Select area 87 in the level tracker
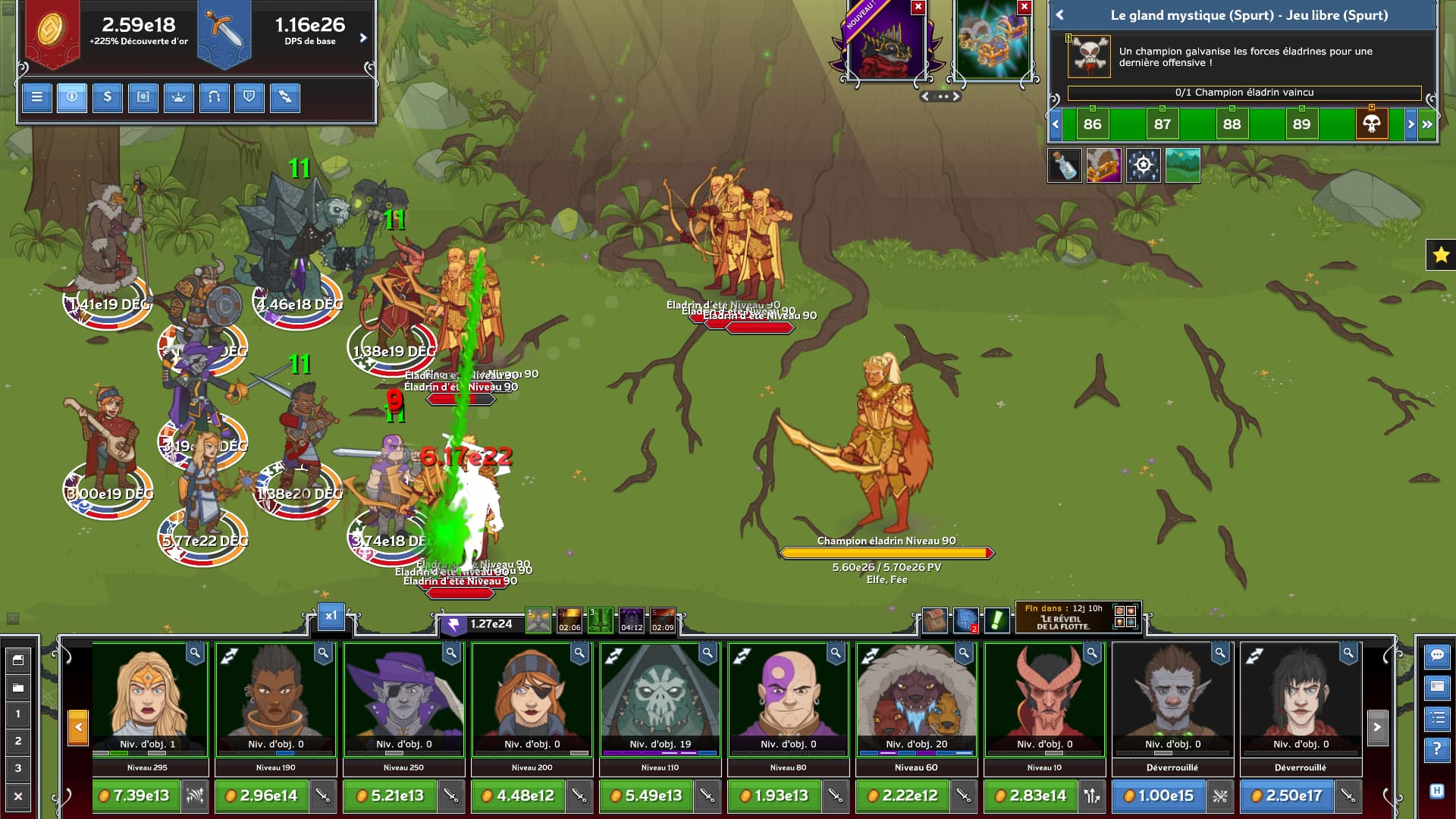Viewport: 1456px width, 819px height. [x=1163, y=124]
